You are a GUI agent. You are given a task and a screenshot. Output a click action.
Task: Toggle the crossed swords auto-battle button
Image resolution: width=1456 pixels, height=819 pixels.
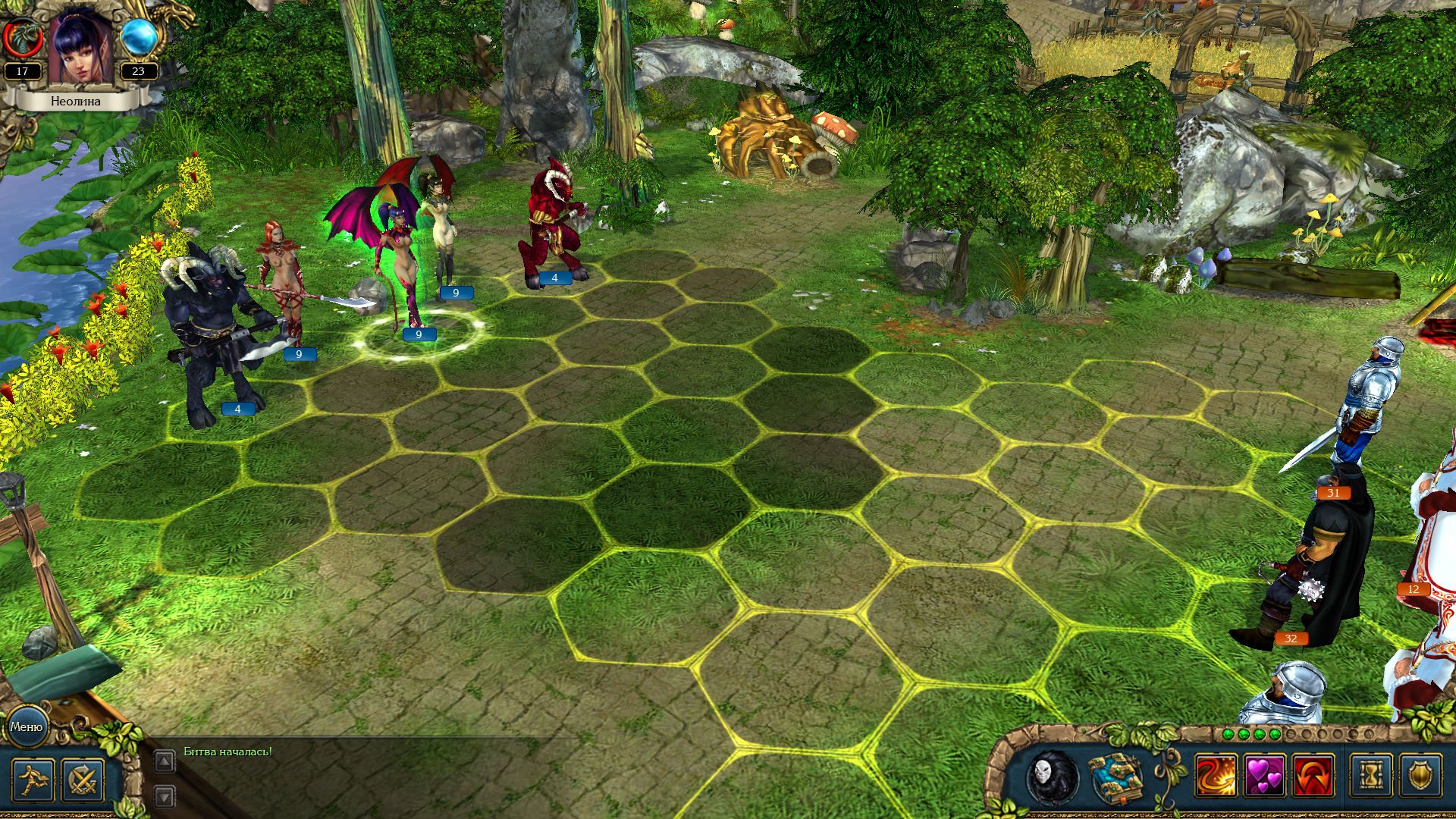point(83,780)
